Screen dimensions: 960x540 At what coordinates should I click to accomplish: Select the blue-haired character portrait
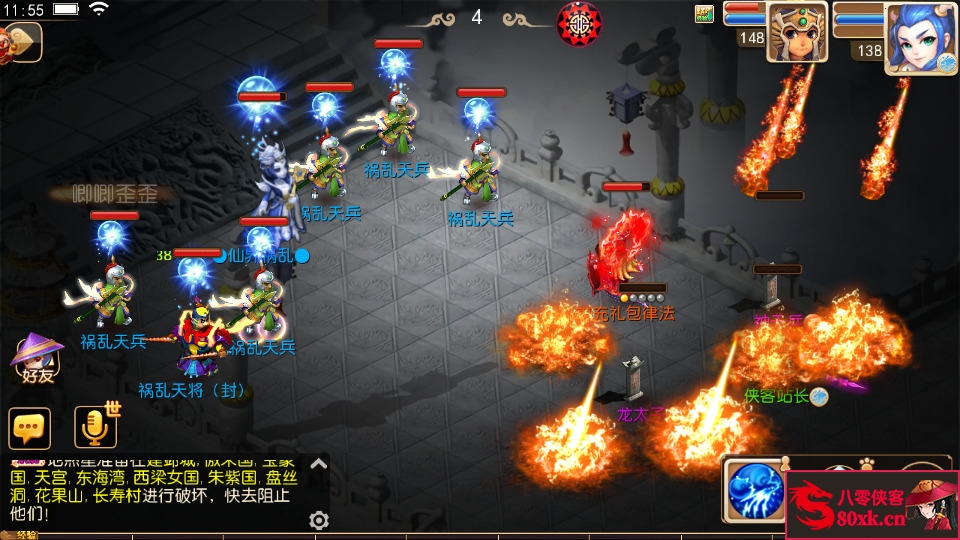[919, 38]
